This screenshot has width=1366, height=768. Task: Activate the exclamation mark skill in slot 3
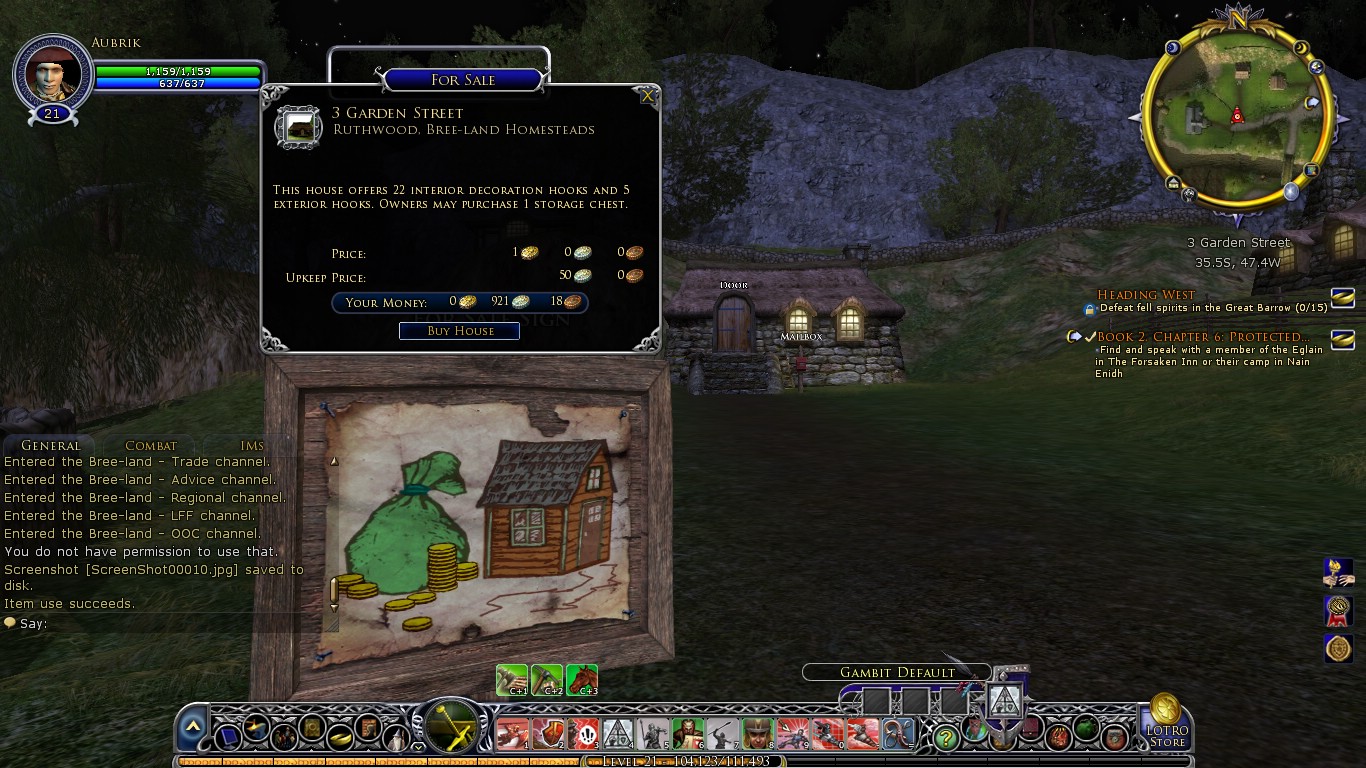click(x=583, y=735)
